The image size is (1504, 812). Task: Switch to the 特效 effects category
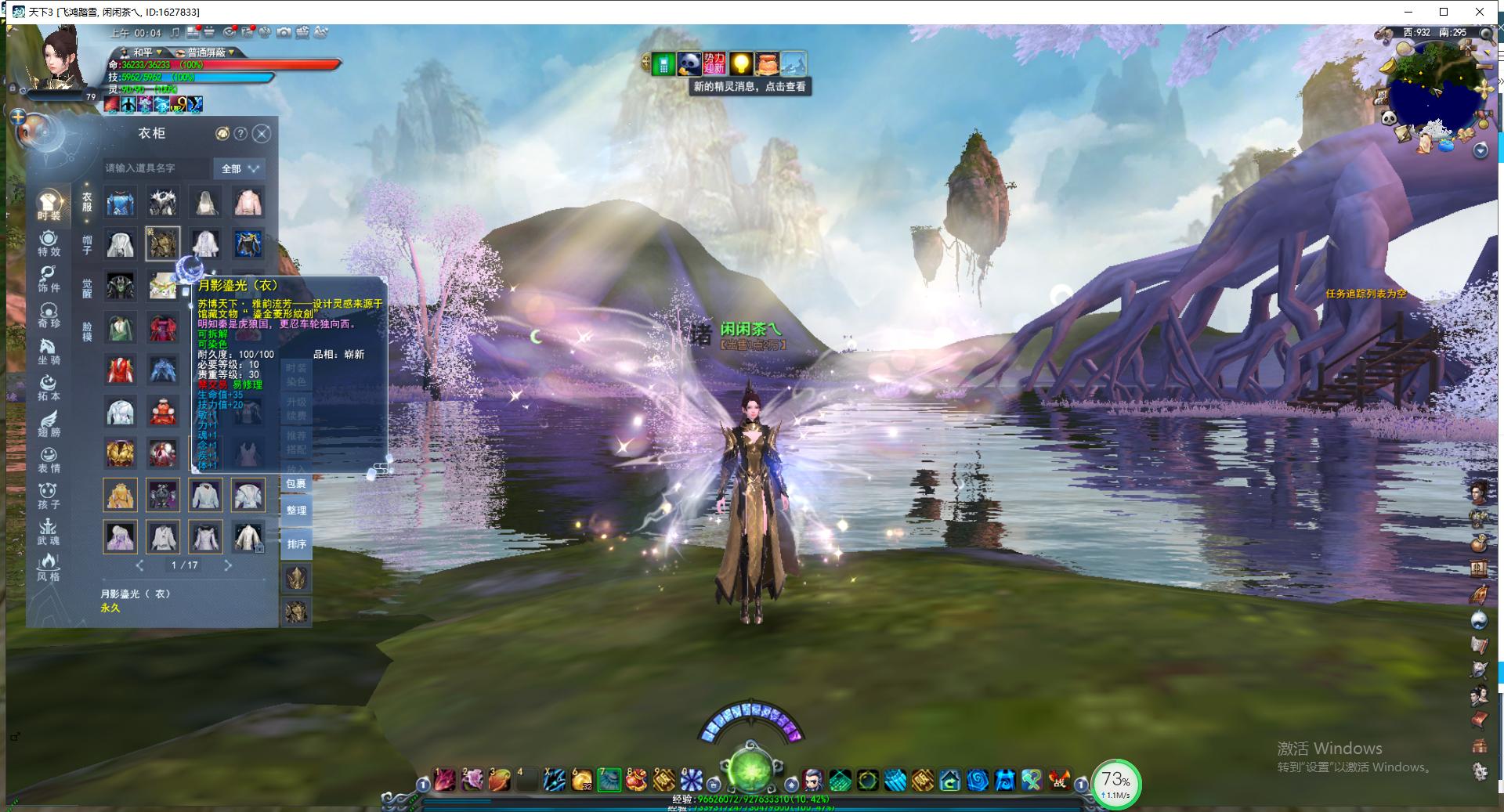pos(49,244)
